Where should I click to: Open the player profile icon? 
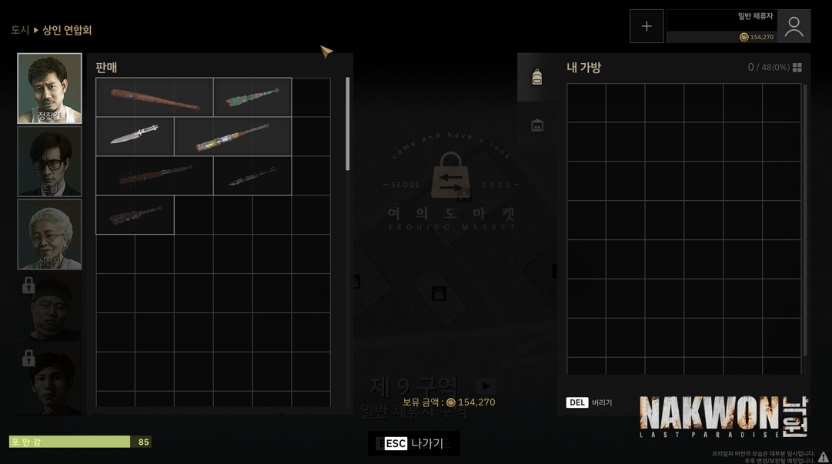[x=793, y=26]
